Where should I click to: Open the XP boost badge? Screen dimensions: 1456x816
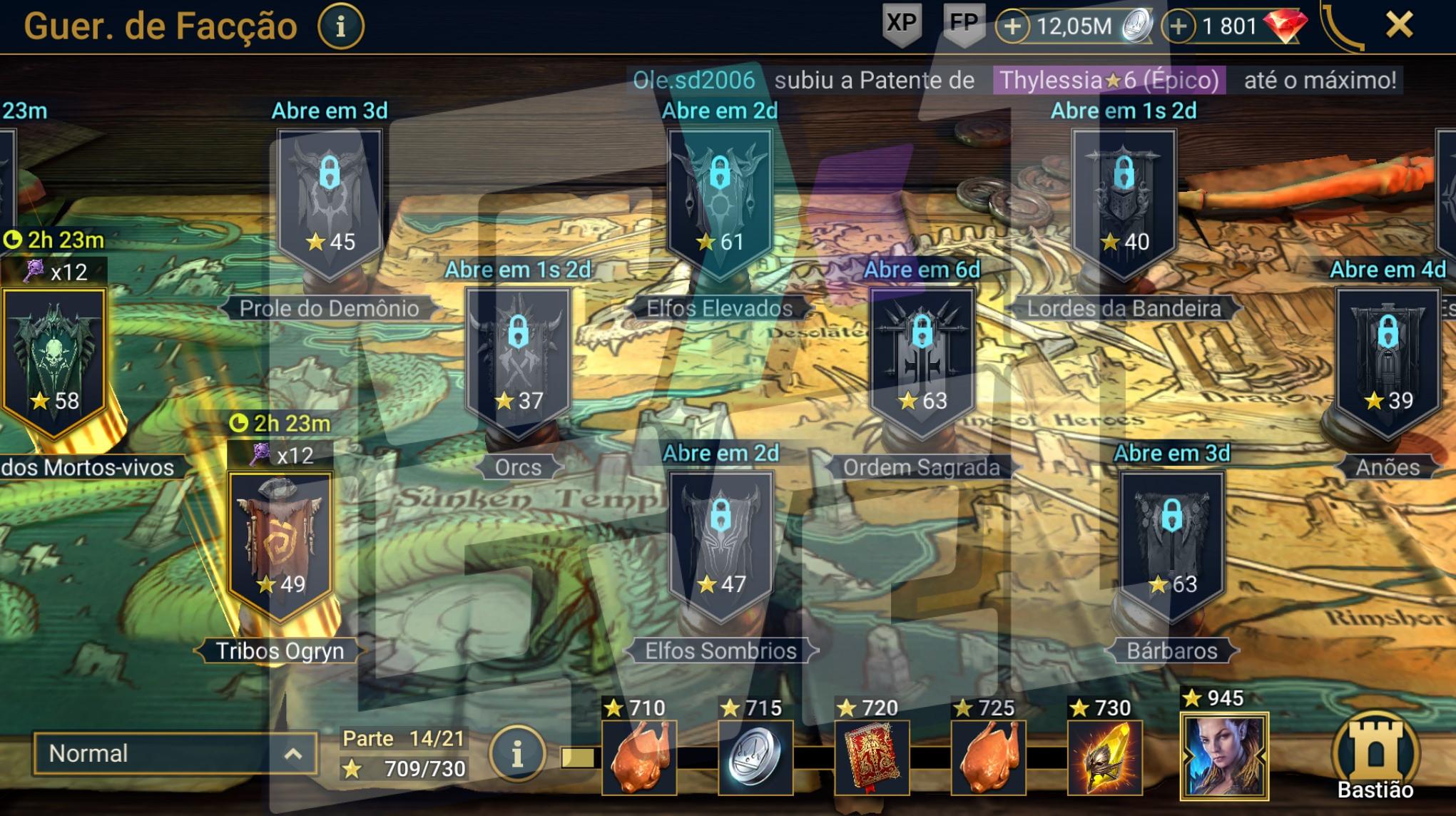[902, 24]
